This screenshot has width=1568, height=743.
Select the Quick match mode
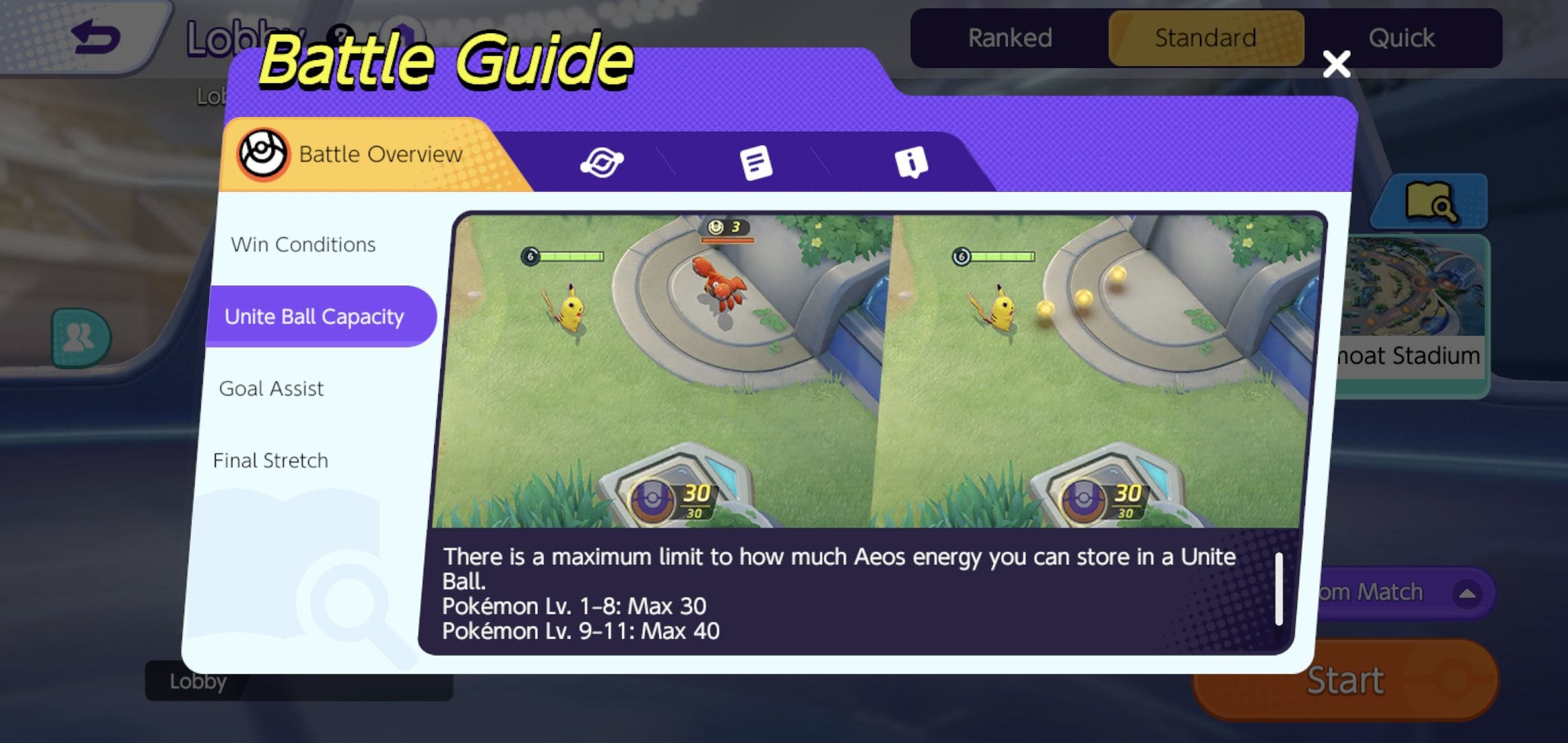click(x=1401, y=39)
